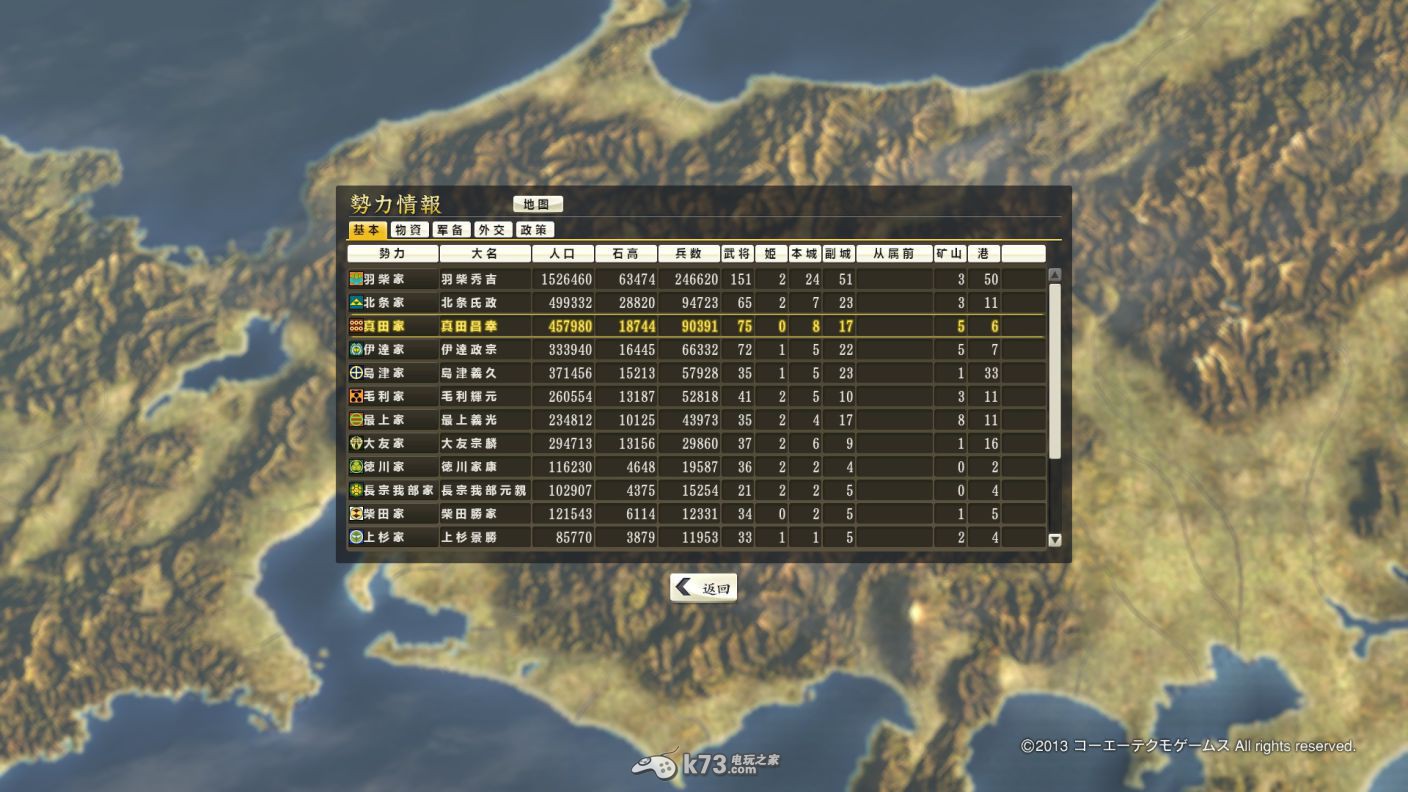Viewport: 1408px width, 792px height.
Task: Select the 基本 basic info tab
Action: [367, 230]
